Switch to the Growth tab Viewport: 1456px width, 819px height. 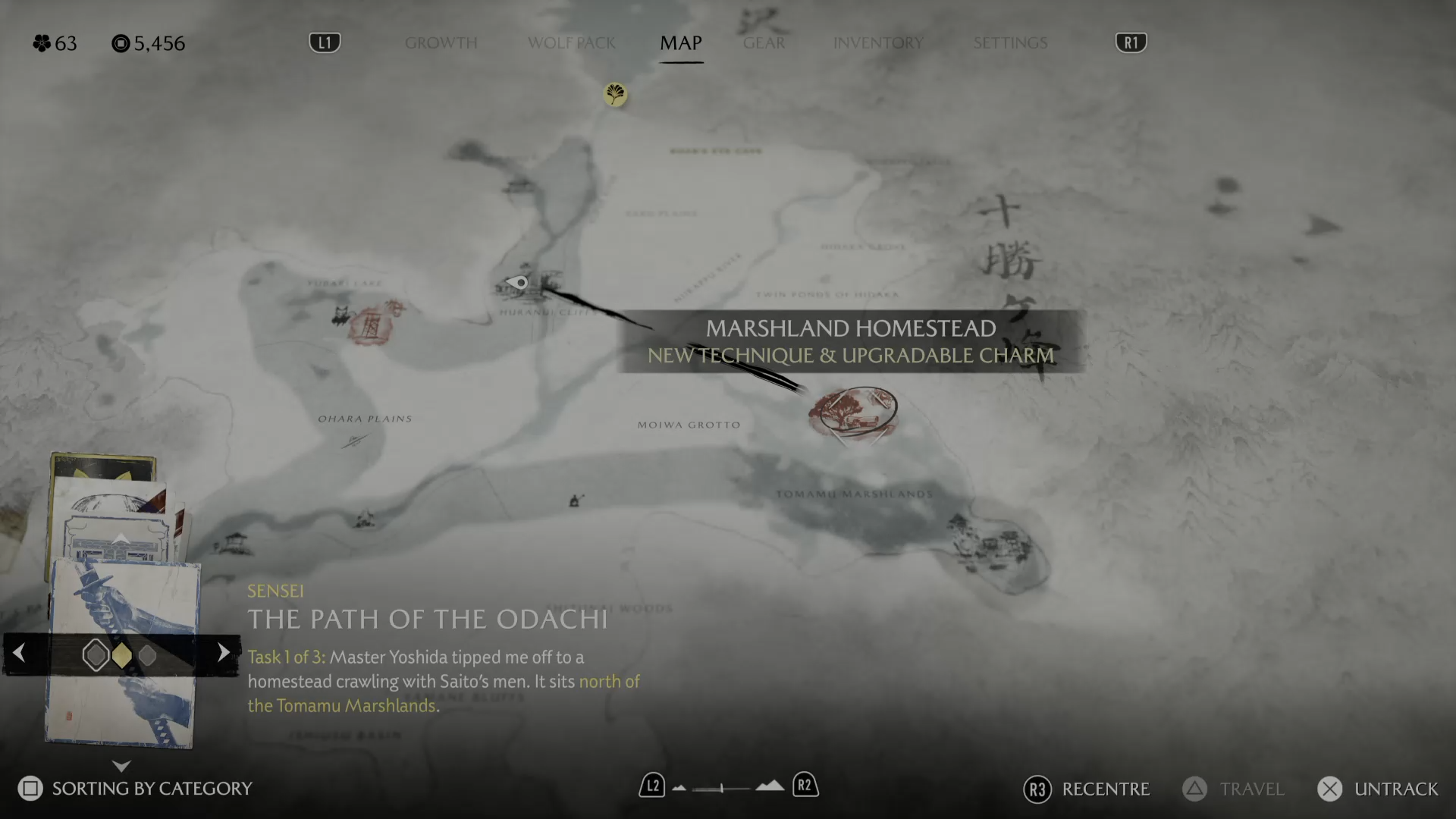[x=441, y=43]
